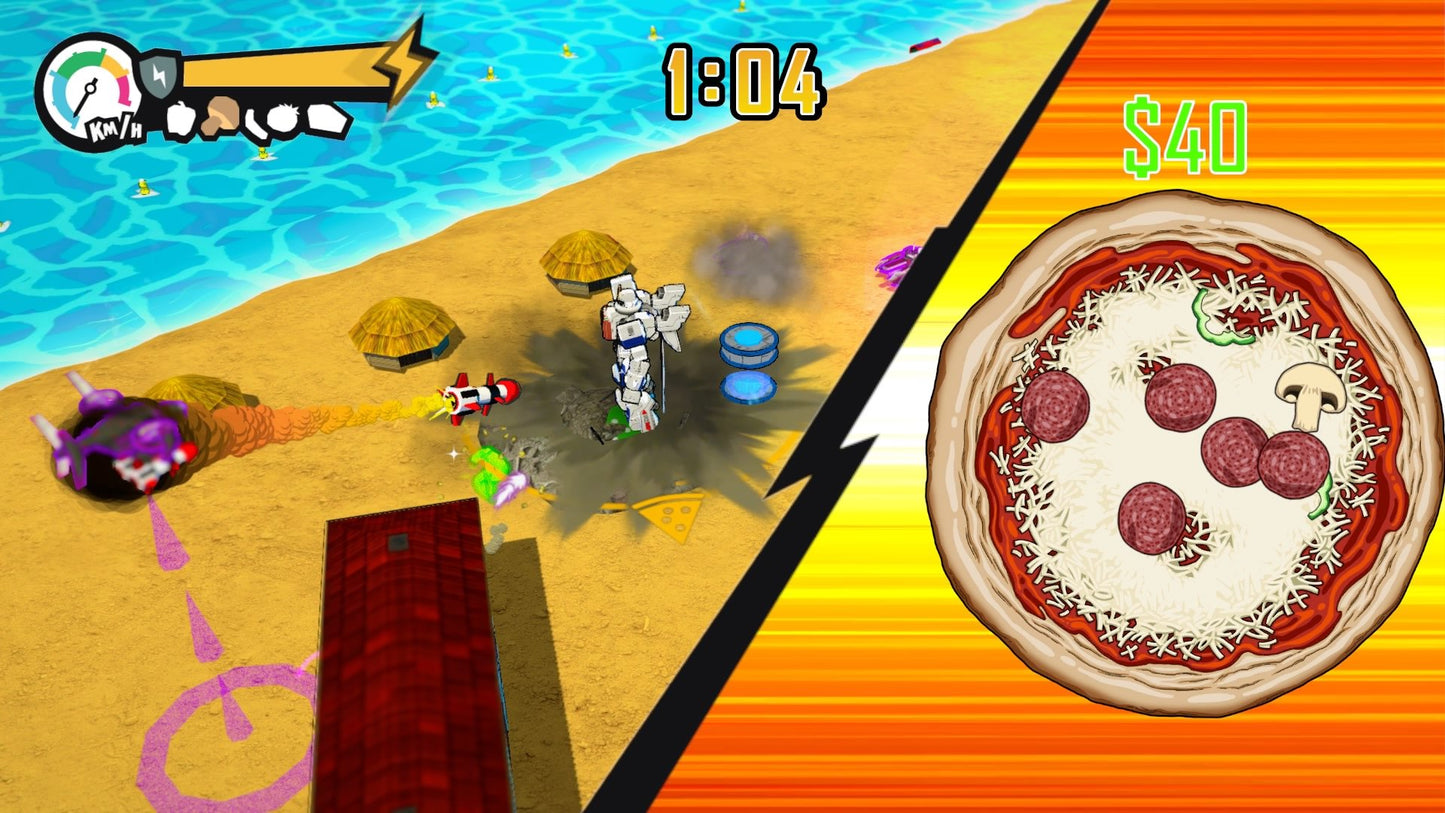
Task: Select the shield icon with lightning bolt
Action: click(x=158, y=75)
